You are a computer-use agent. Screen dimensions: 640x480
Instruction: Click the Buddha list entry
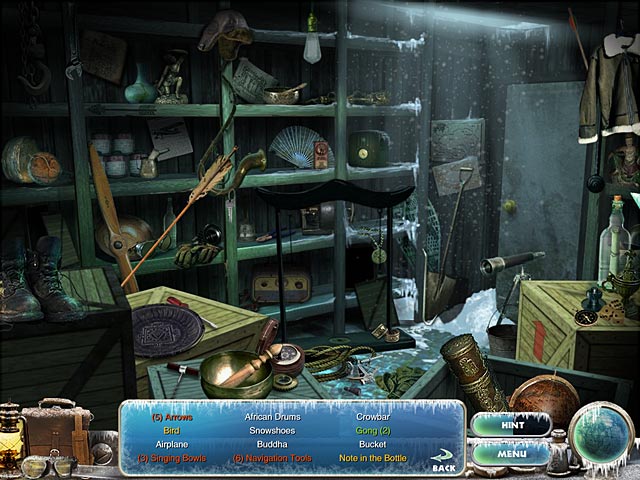coord(272,442)
